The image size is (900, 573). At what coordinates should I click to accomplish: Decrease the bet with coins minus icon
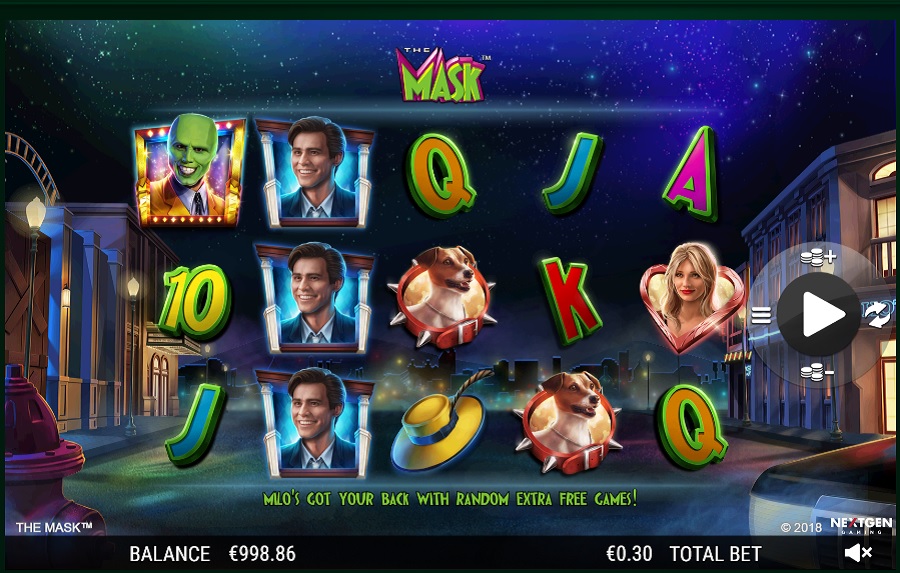[818, 372]
